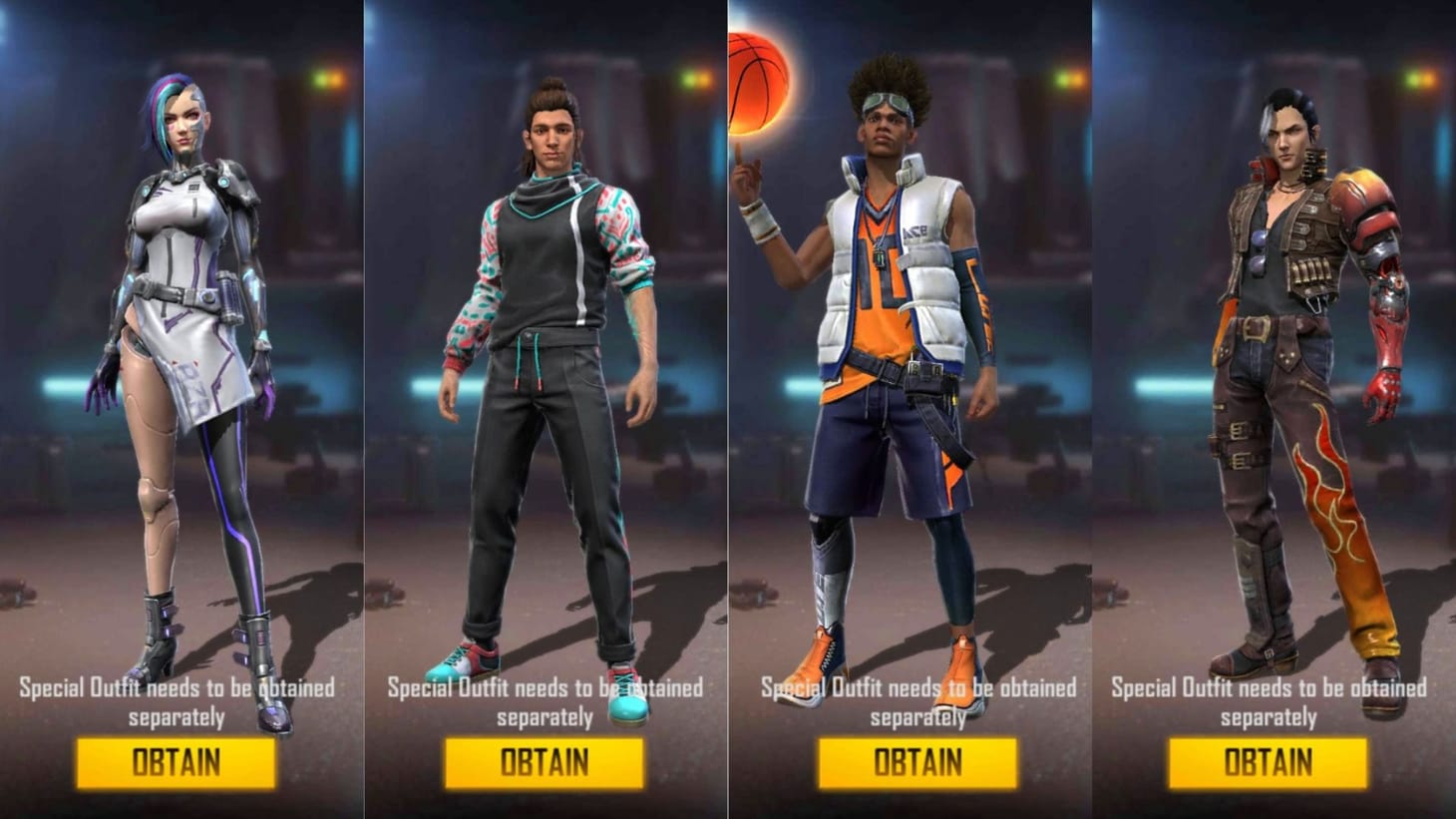Tap the ammo belt on the rightmost character

click(x=1311, y=269)
